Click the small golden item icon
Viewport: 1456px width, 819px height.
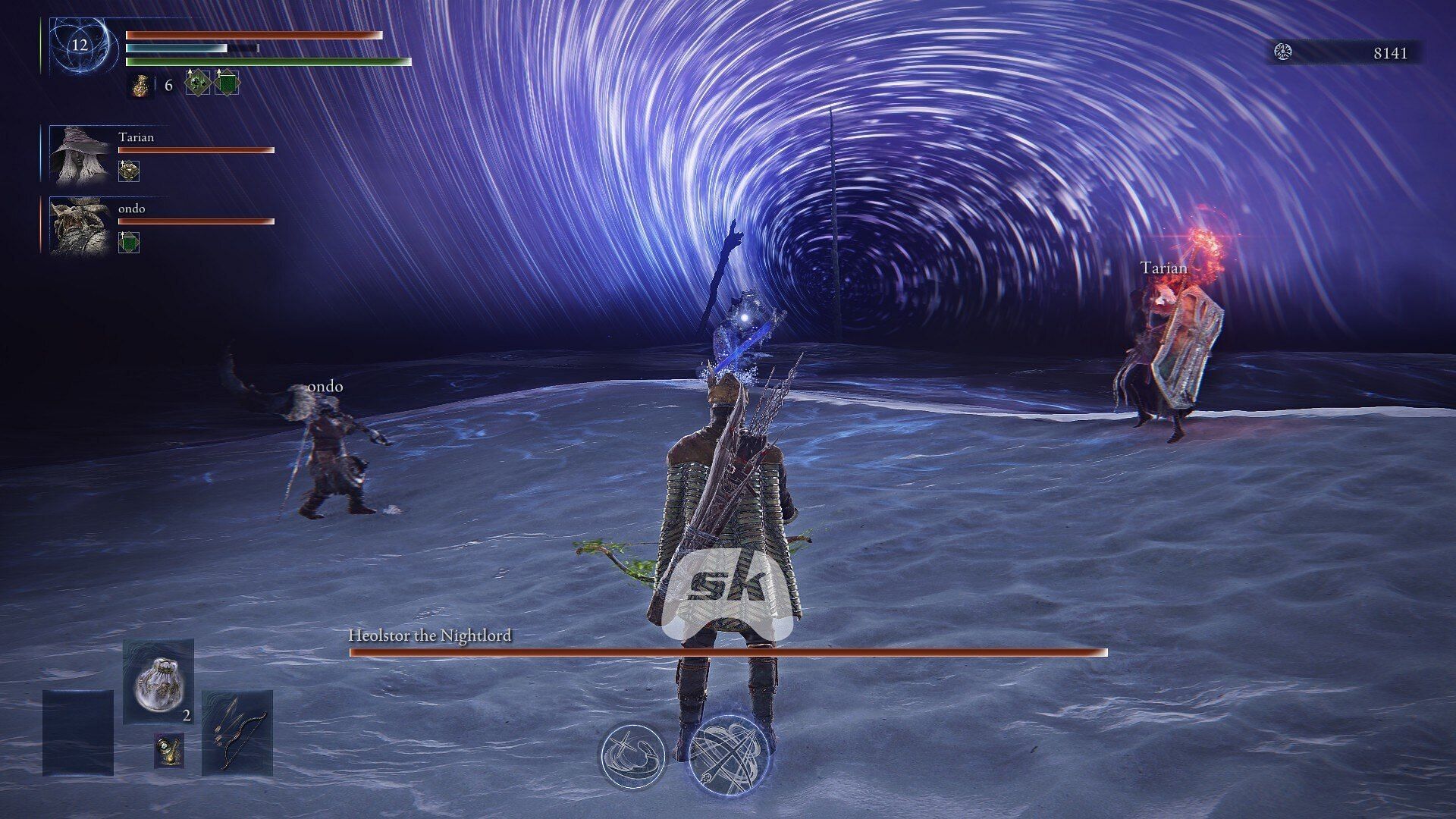click(x=169, y=749)
